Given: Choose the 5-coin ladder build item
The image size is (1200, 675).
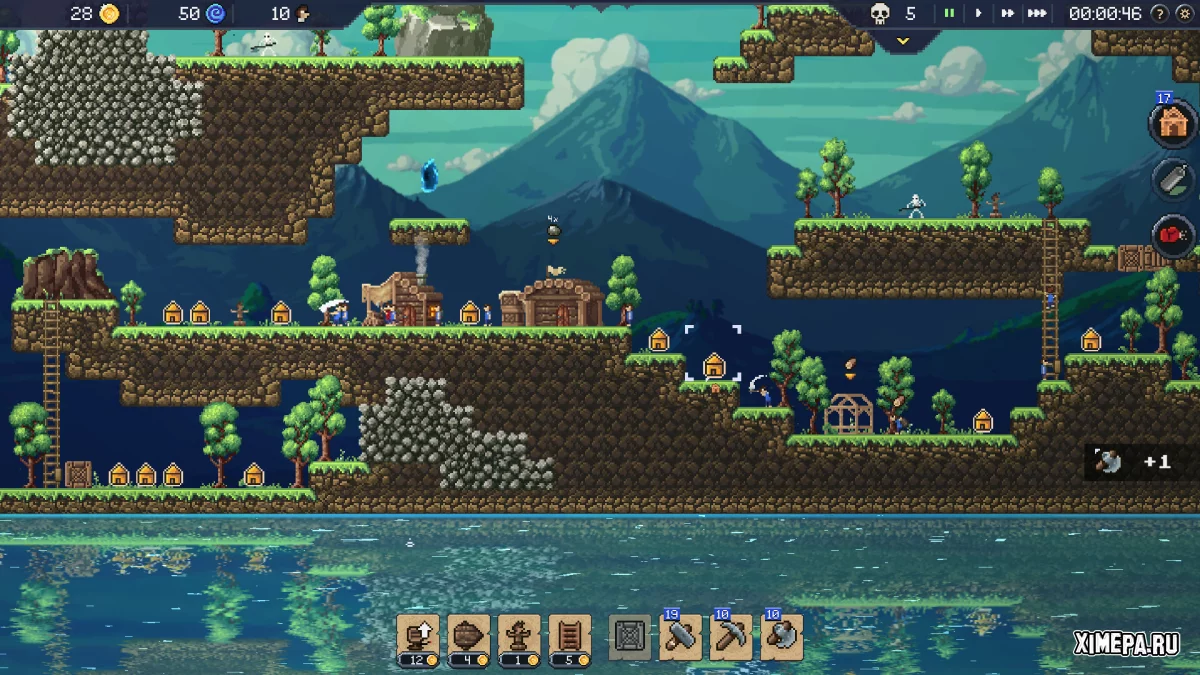Looking at the screenshot, I should click(x=570, y=636).
